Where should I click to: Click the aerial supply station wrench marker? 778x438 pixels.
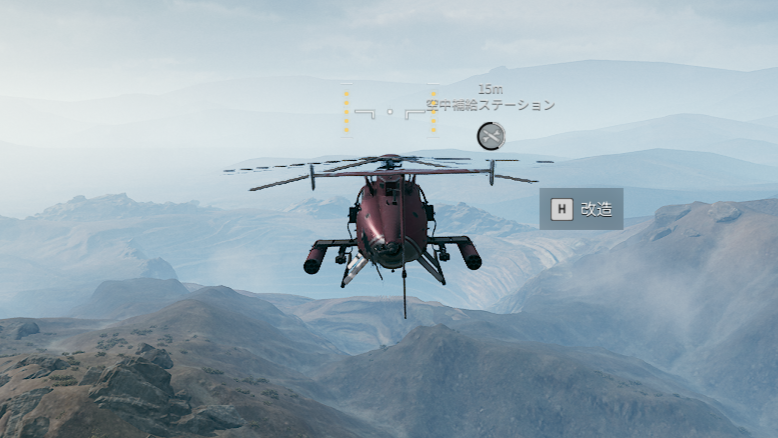coord(490,136)
